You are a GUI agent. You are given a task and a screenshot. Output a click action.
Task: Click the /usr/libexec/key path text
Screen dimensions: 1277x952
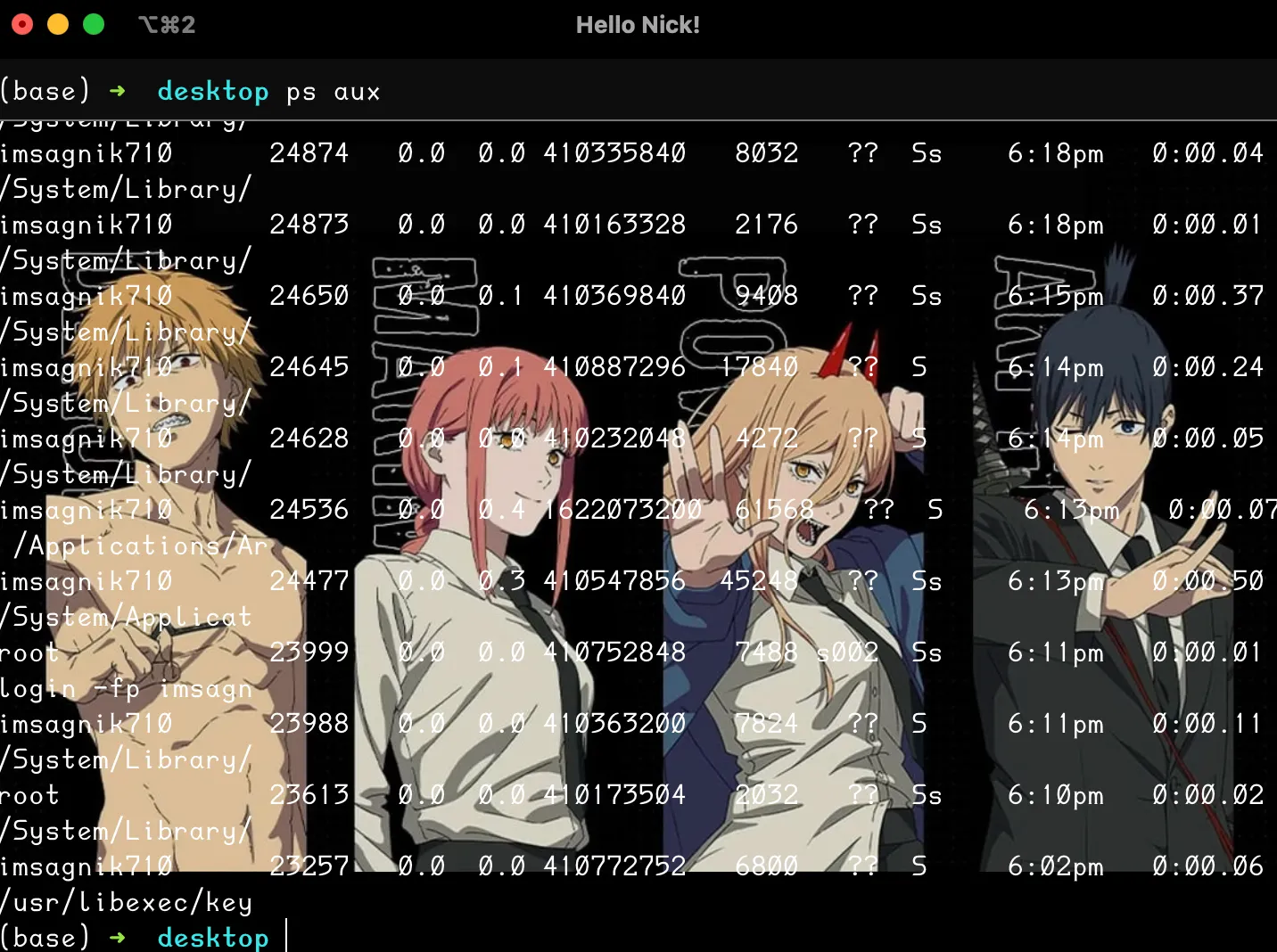(x=126, y=902)
